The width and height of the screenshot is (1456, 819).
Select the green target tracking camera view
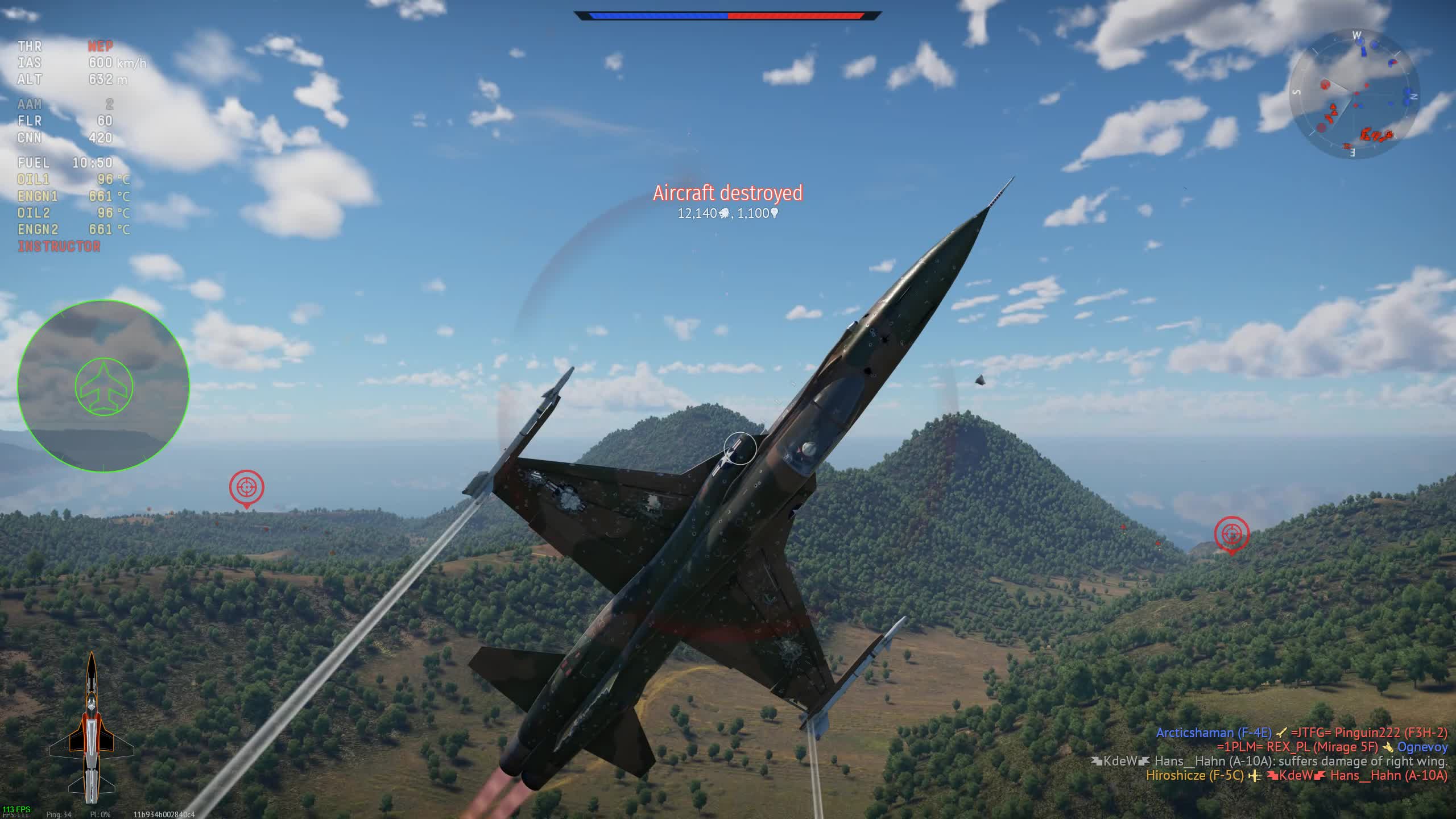[x=104, y=386]
